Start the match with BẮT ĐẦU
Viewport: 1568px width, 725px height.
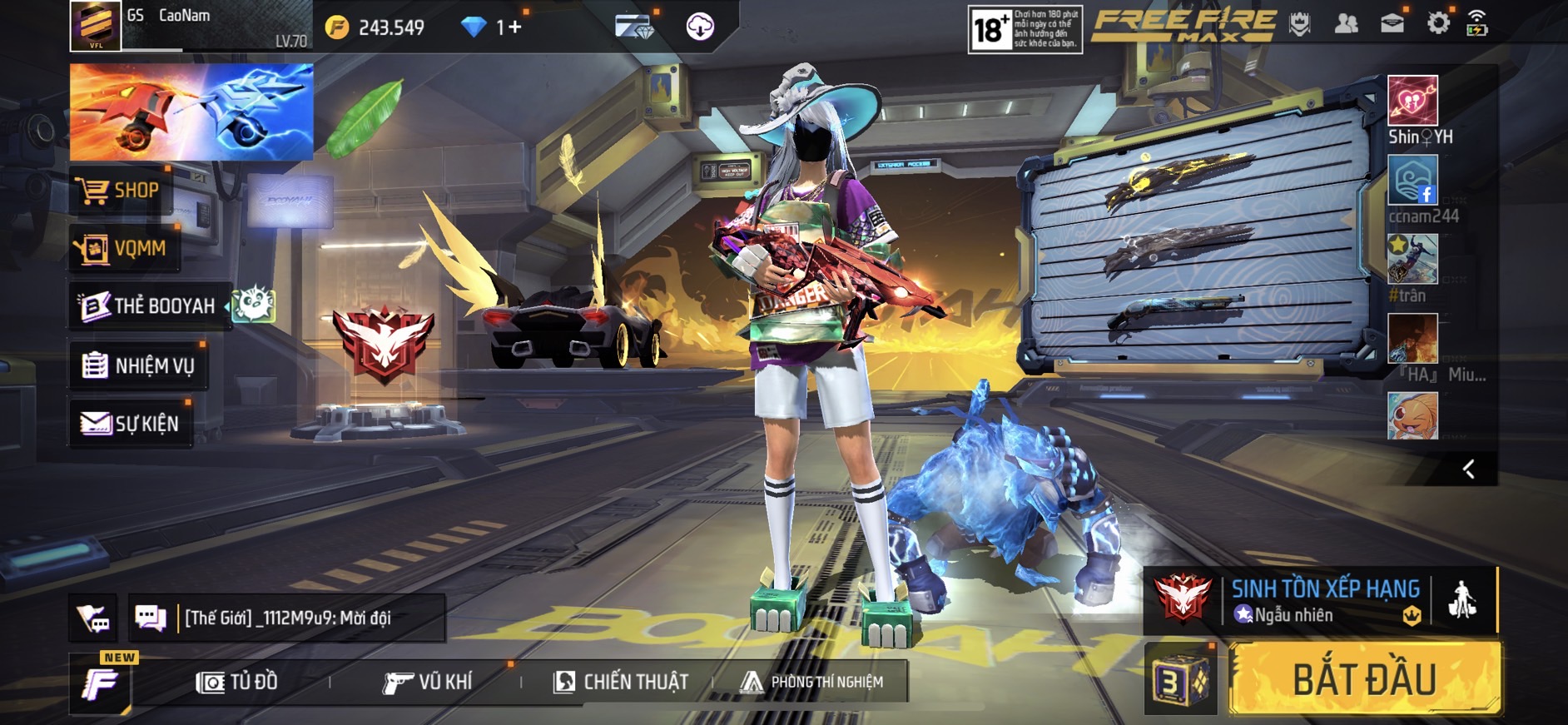[x=1365, y=678]
